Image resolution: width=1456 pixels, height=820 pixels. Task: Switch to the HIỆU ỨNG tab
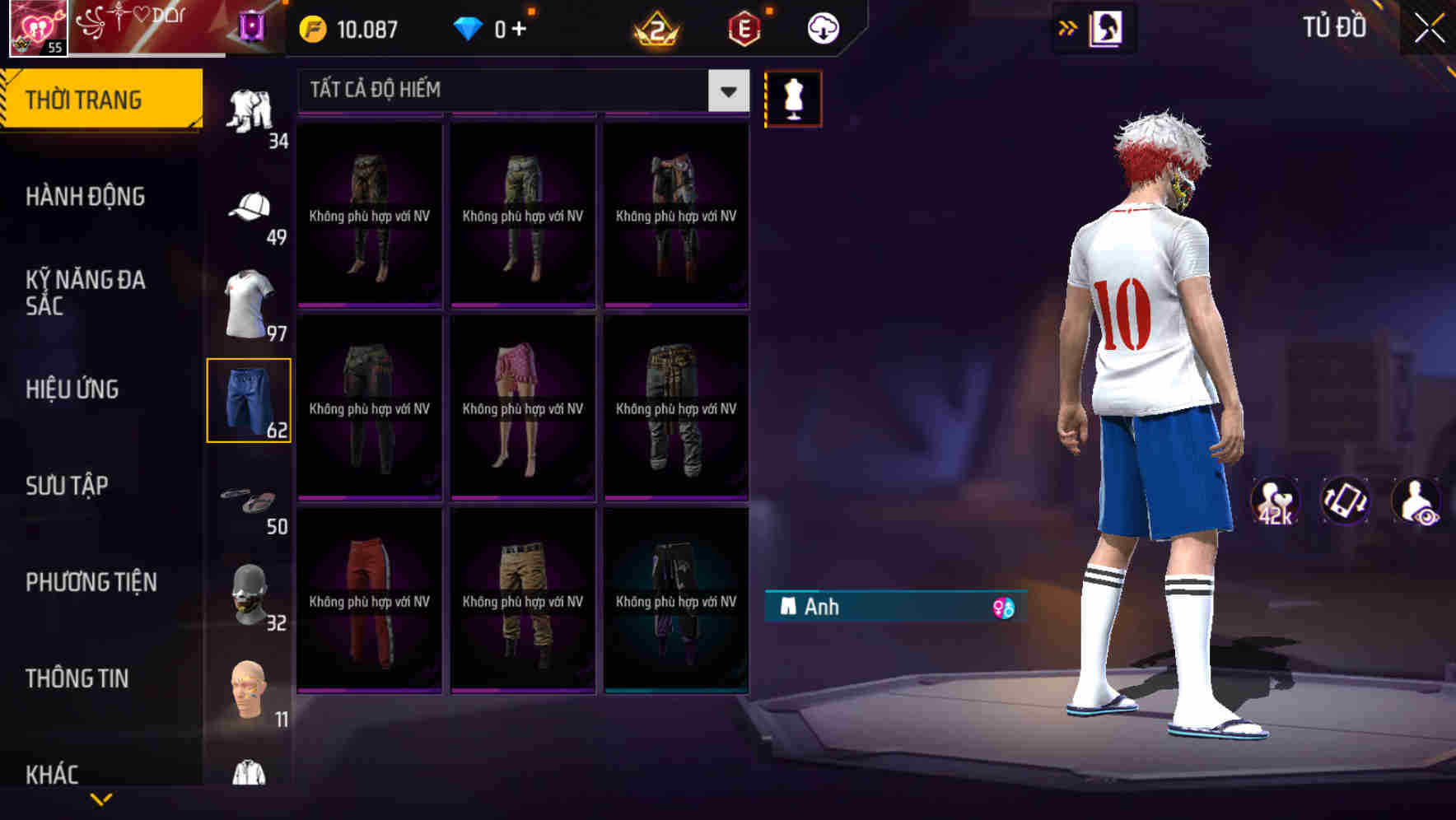(x=72, y=389)
